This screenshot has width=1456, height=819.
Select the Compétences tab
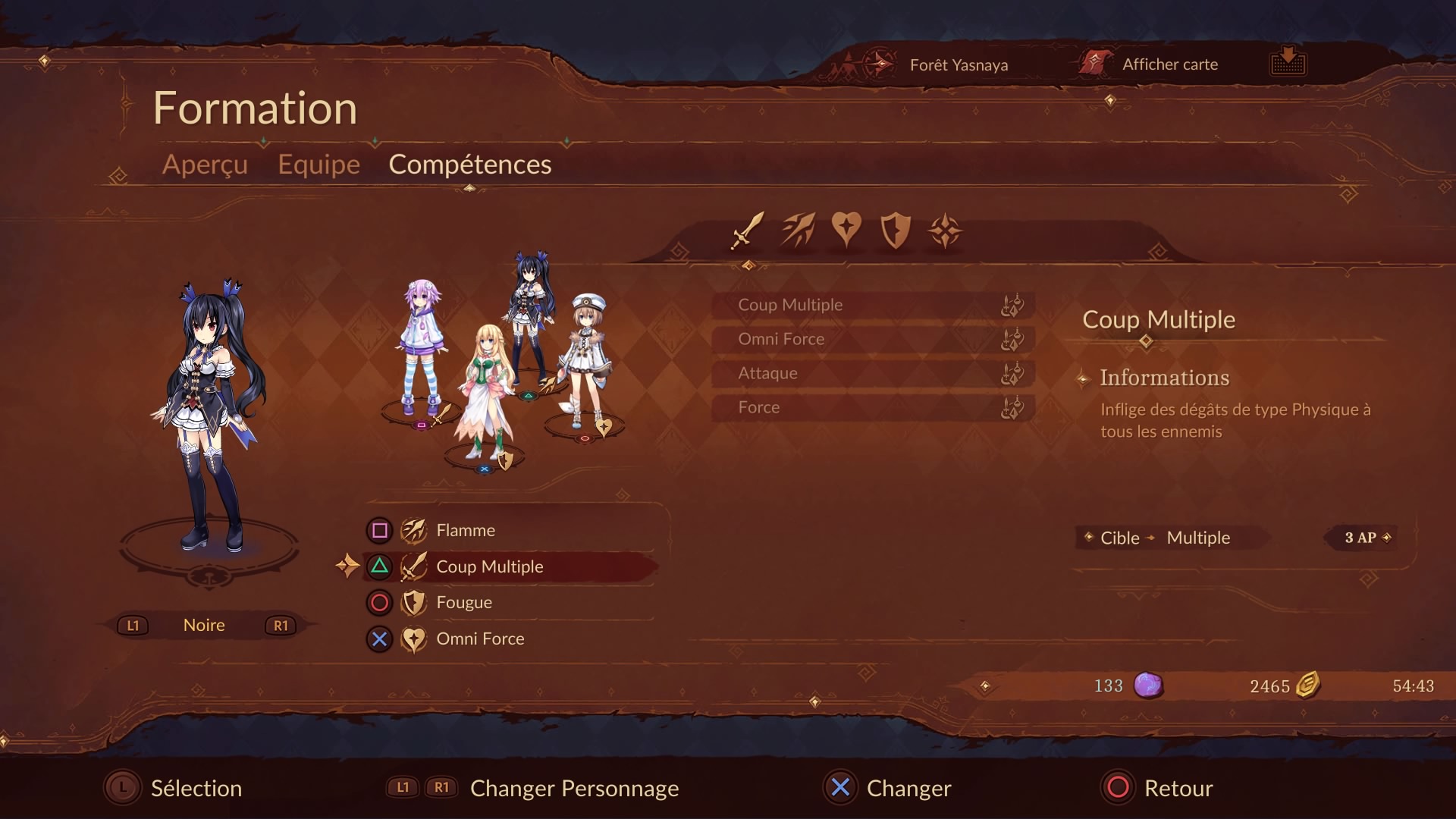469,165
